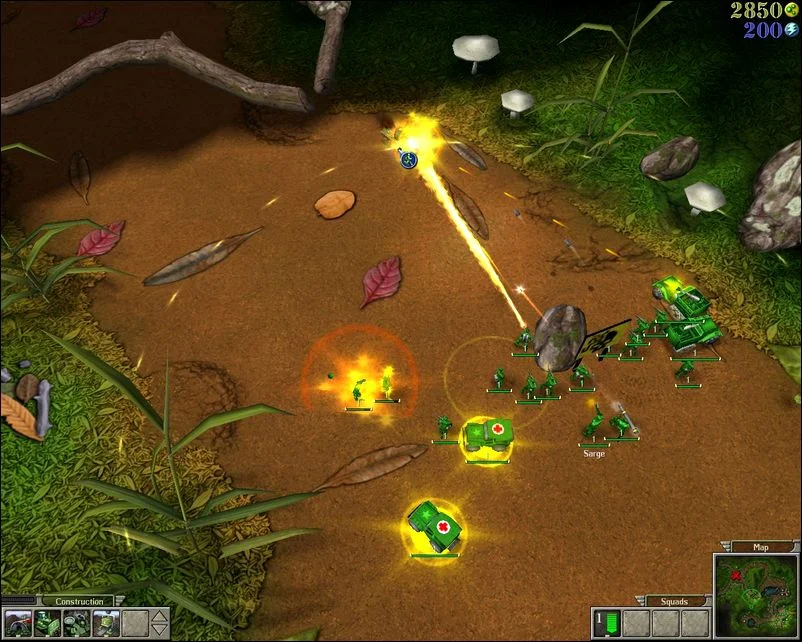802x642 pixels.
Task: Click the minimap to move the view
Action: (758, 596)
